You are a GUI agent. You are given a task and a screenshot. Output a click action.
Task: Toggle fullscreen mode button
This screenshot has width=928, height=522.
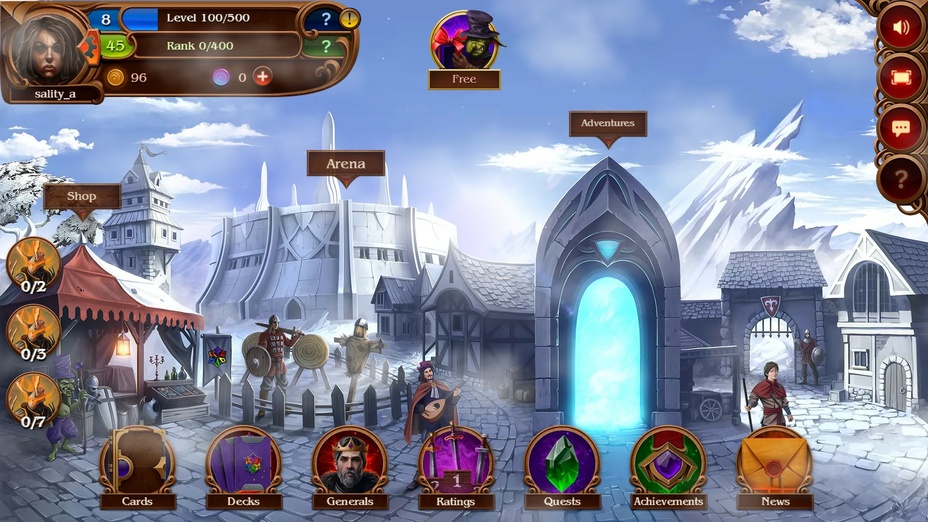coord(901,77)
